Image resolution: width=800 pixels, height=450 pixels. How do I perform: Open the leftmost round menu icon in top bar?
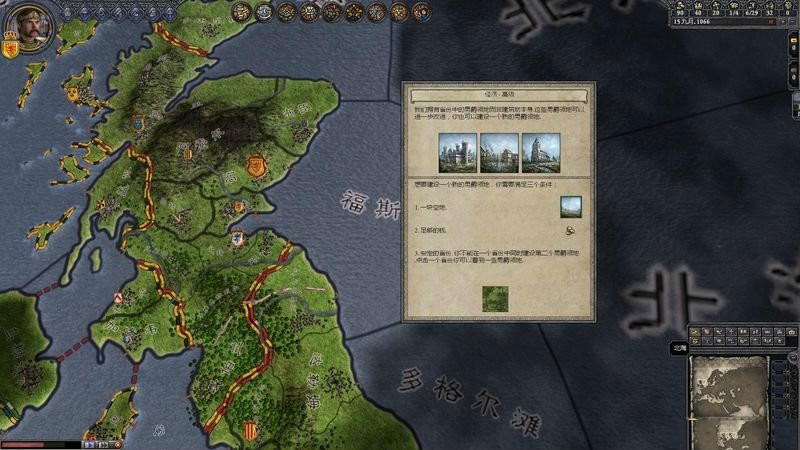tap(241, 12)
